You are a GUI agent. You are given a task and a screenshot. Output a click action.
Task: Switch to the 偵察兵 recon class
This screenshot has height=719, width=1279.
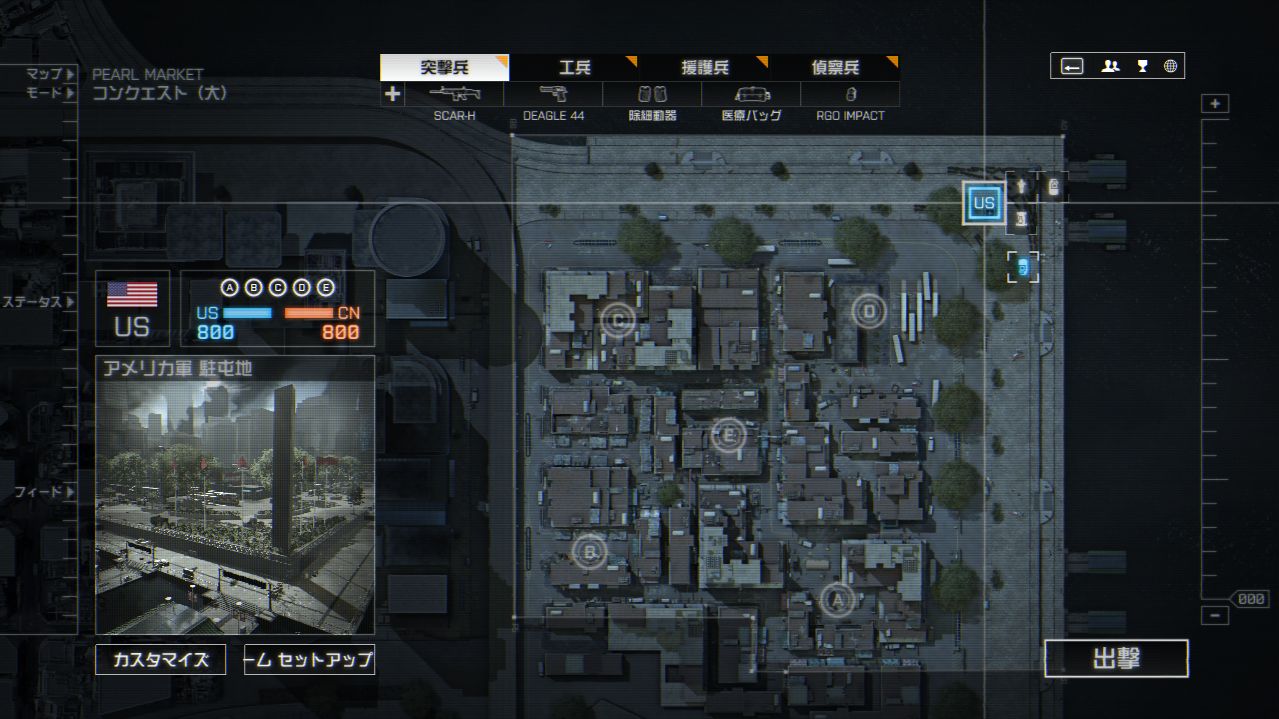pos(835,68)
